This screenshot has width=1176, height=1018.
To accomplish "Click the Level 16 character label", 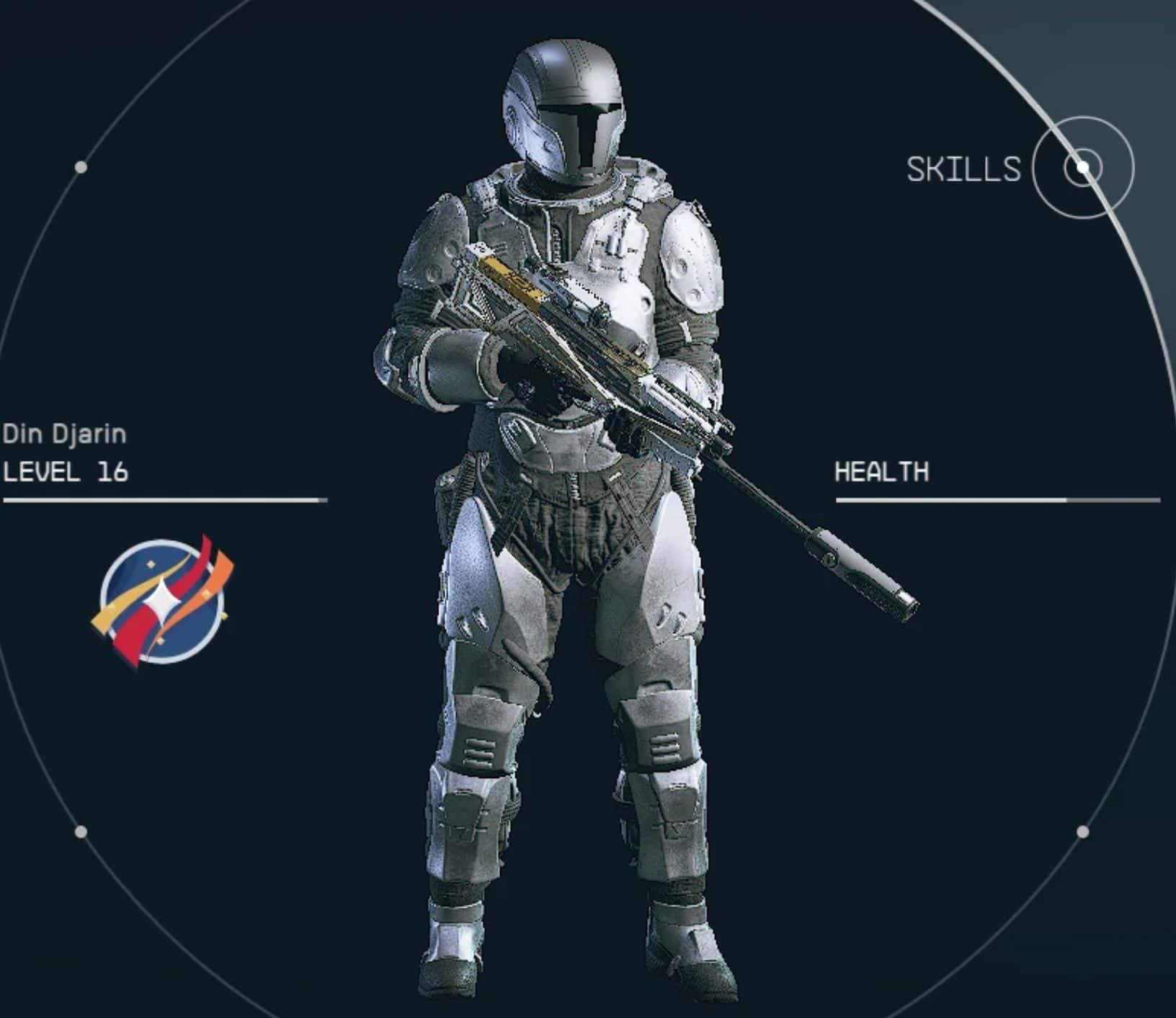I will click(66, 472).
